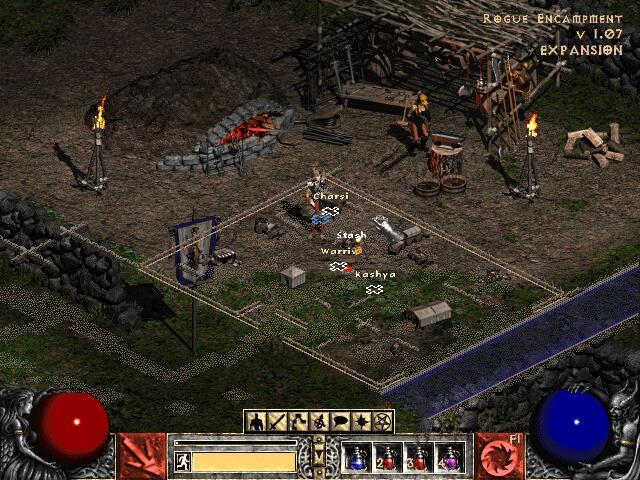Select the left attack skill button
Viewport: 640px width, 480px height.
coord(142,456)
